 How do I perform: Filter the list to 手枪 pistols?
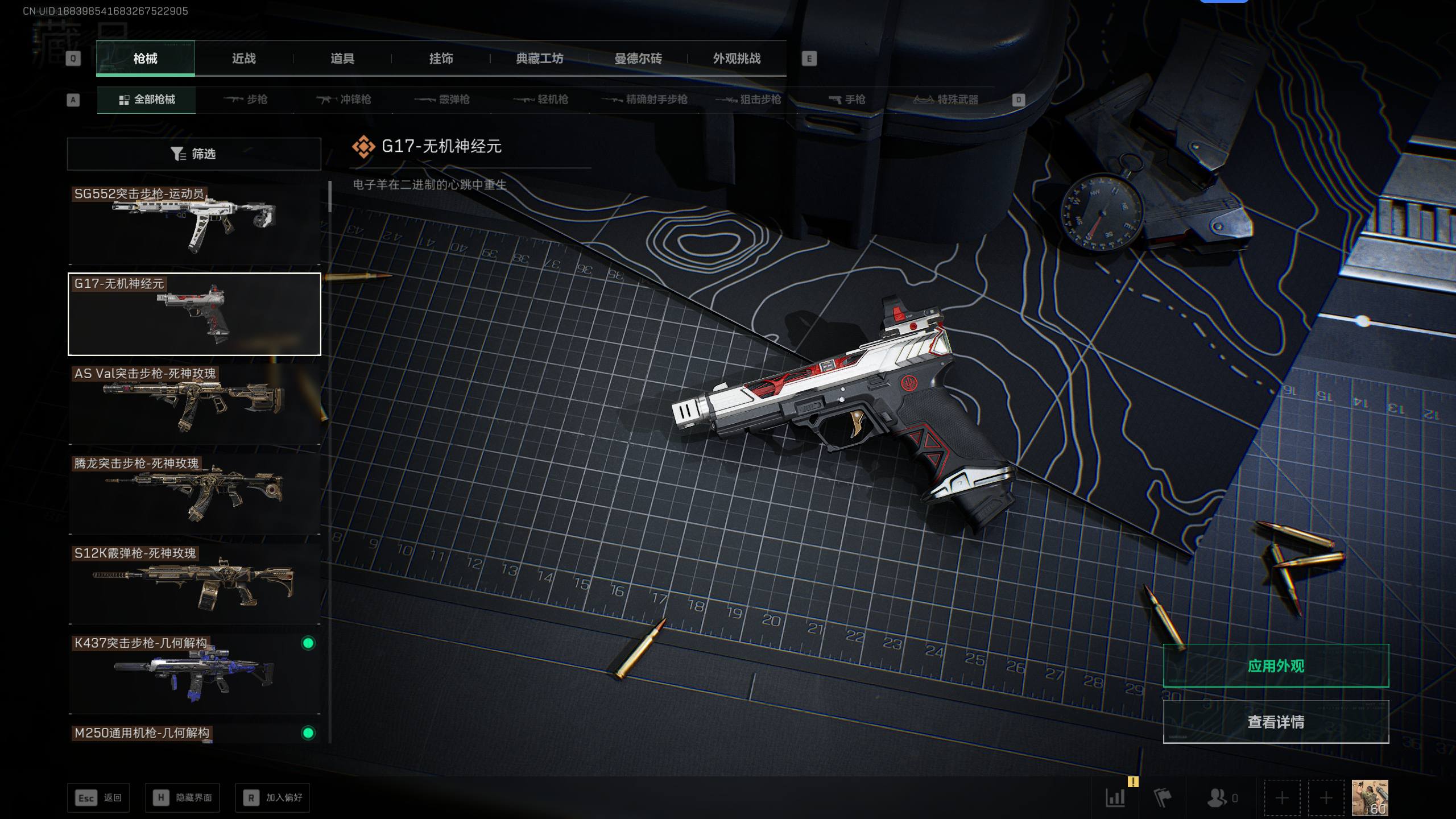847,100
